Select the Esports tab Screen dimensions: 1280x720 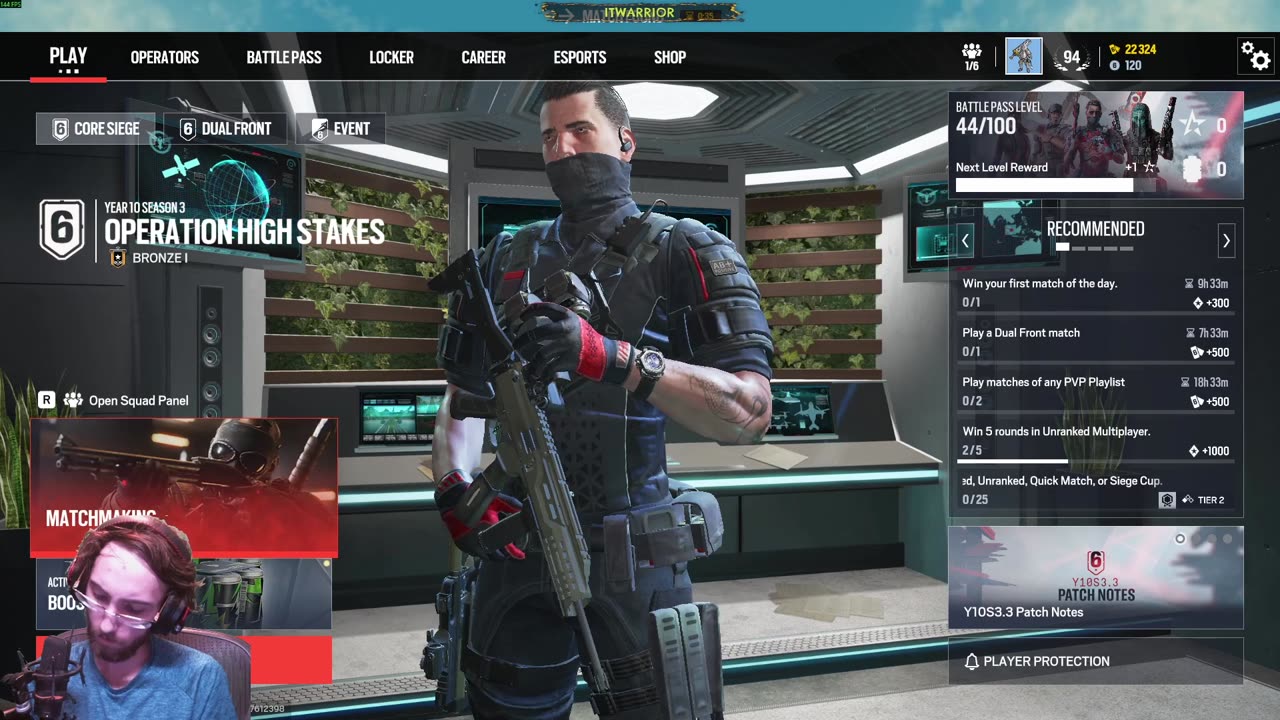click(x=580, y=57)
